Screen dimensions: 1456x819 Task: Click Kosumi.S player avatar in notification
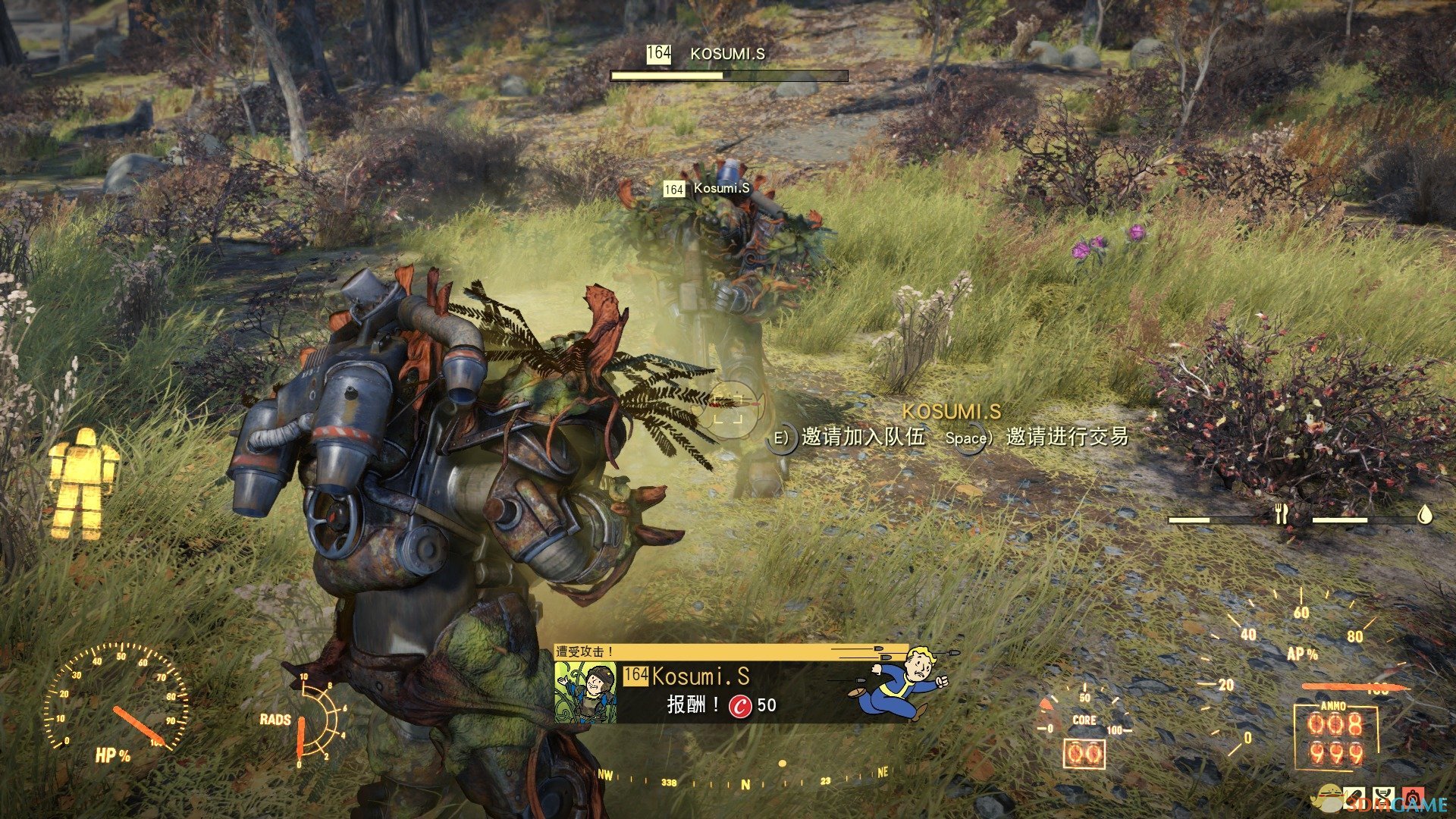[x=585, y=692]
